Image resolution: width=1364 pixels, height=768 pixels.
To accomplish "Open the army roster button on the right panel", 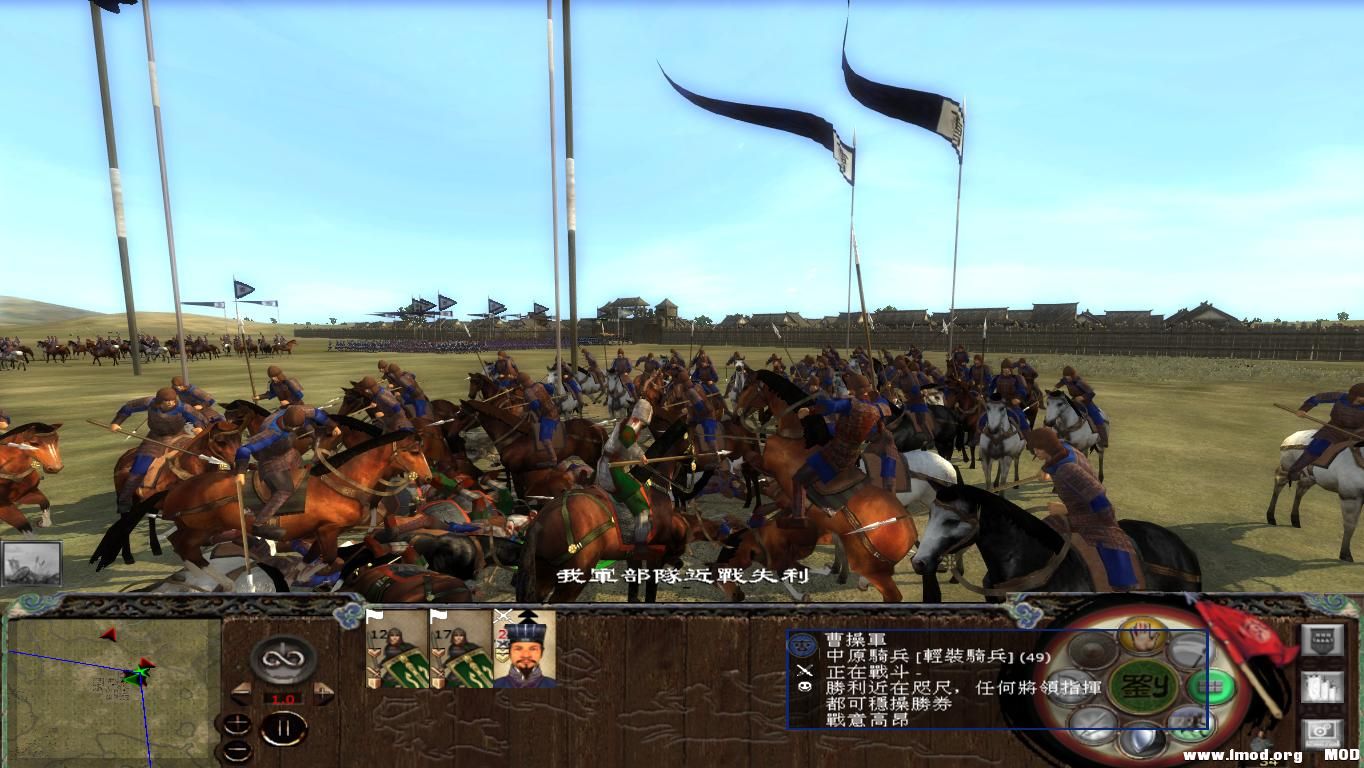I will coord(1324,688).
